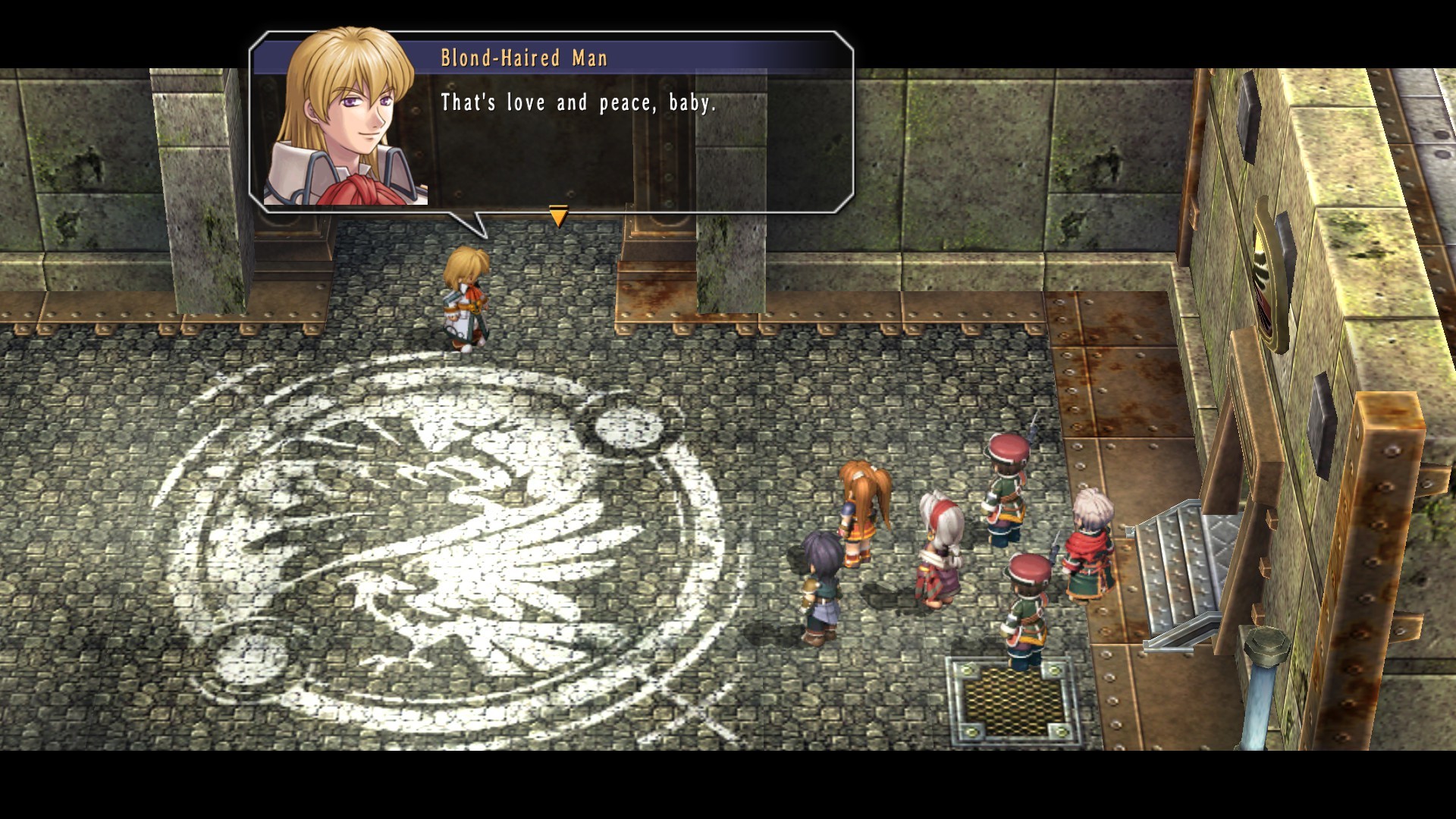This screenshot has width=1456, height=819.
Task: Advance dialogue with the orange arrow indicator
Action: click(x=558, y=216)
